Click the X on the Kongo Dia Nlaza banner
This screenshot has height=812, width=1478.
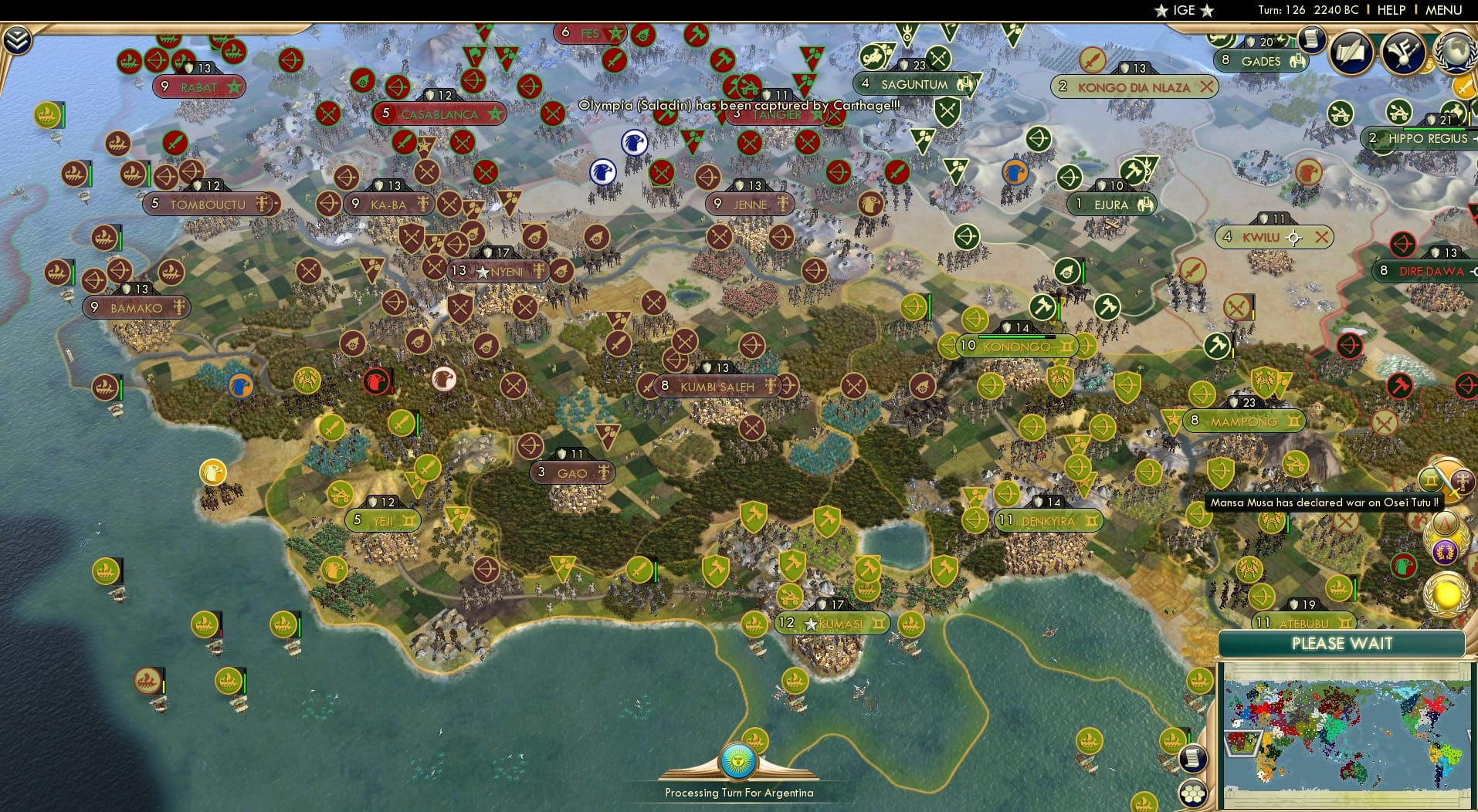tap(1209, 87)
